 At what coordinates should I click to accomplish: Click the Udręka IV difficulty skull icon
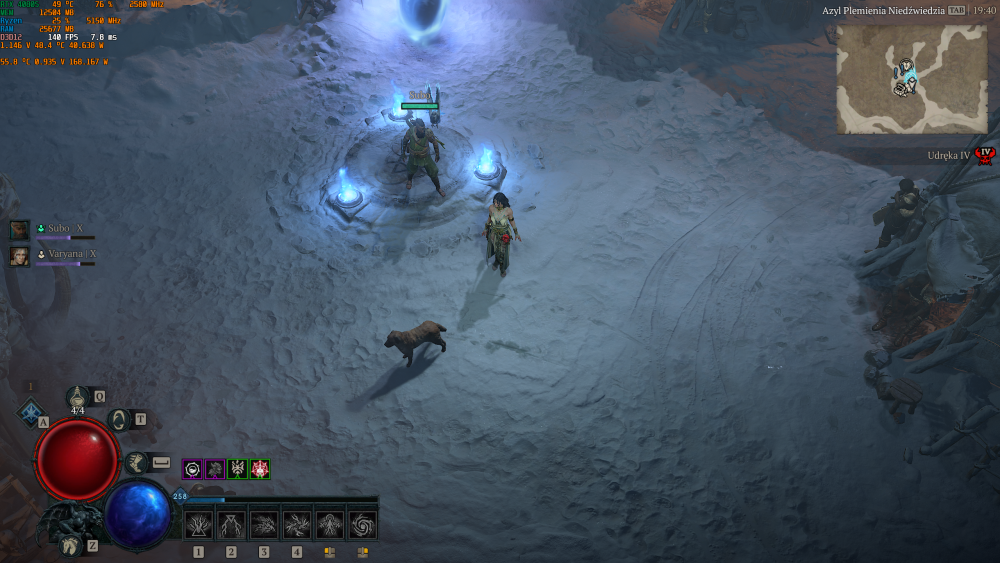tap(985, 154)
